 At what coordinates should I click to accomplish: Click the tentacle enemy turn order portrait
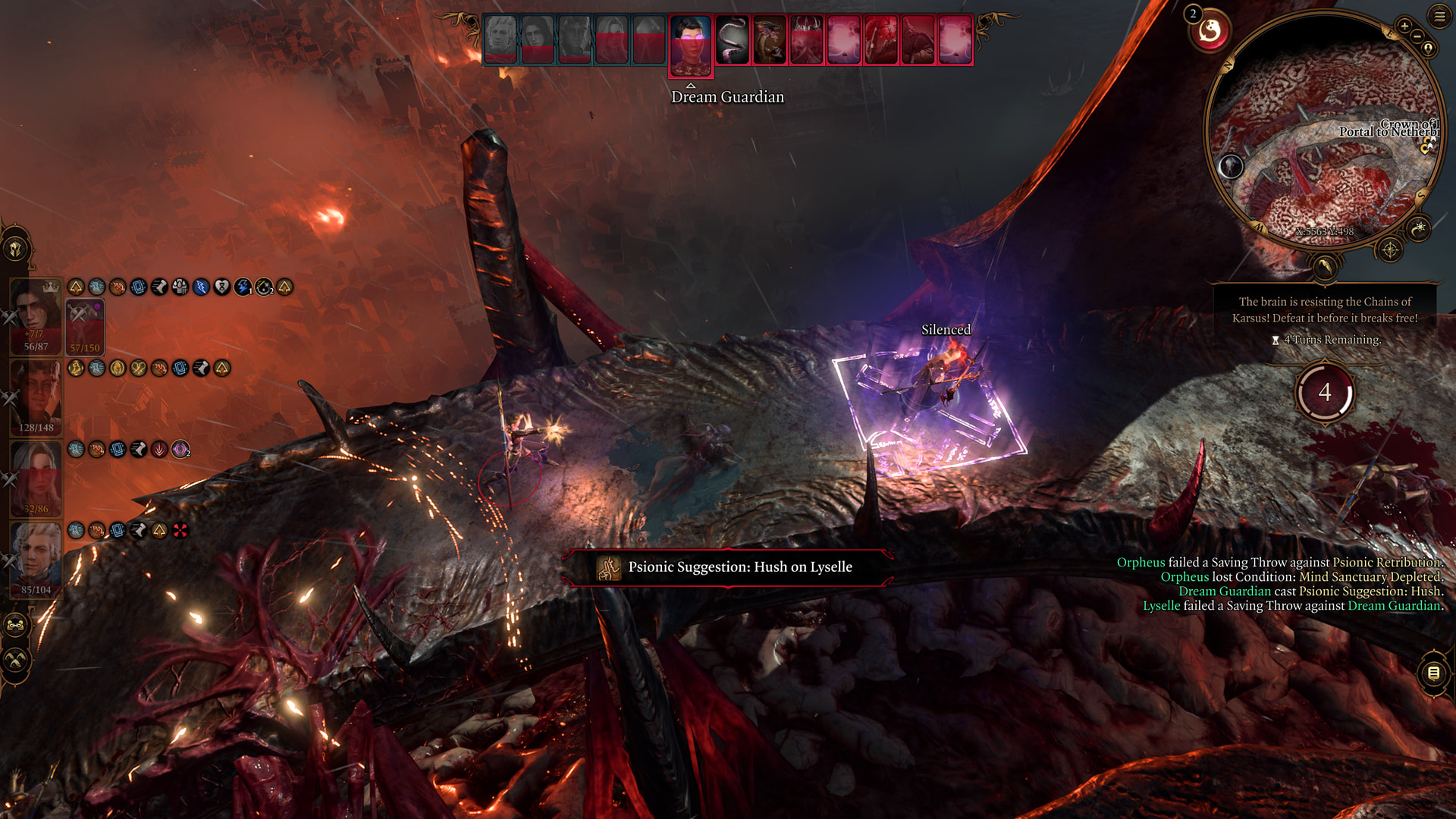pyautogui.click(x=732, y=39)
